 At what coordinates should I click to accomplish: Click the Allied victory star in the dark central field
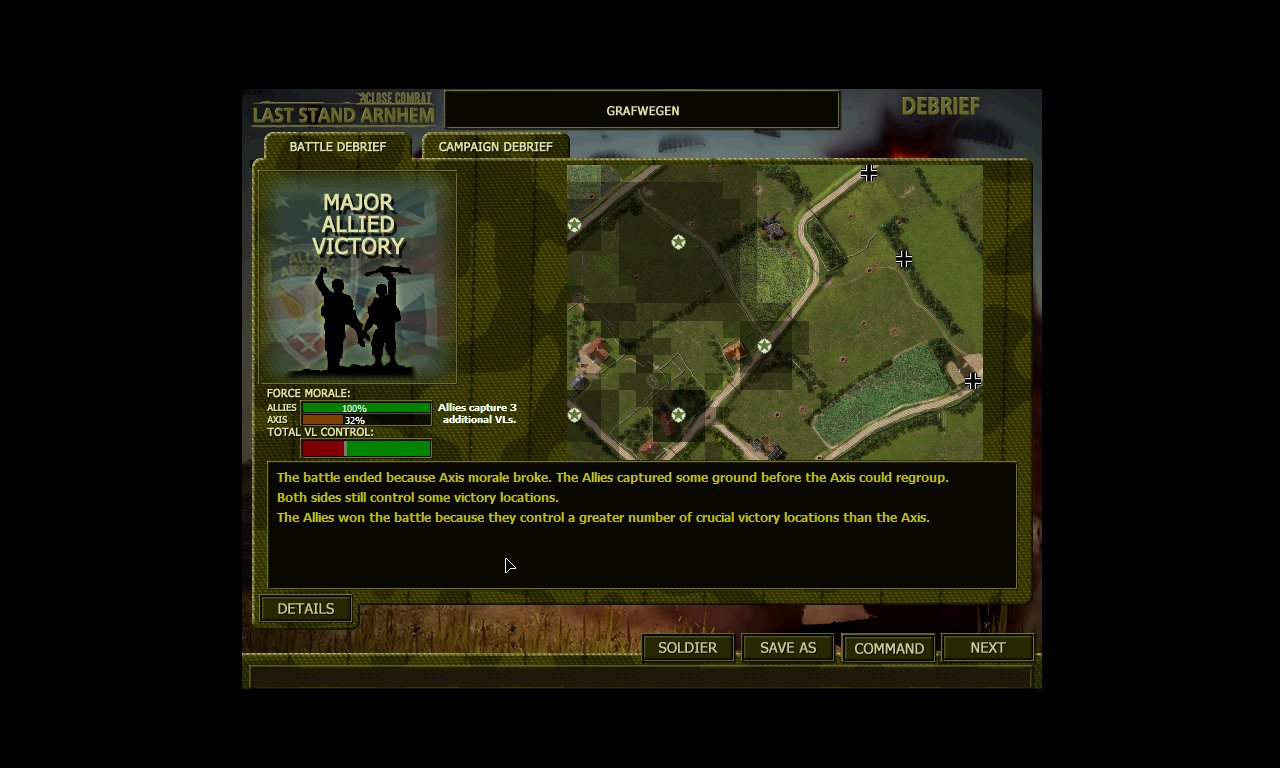tap(678, 241)
